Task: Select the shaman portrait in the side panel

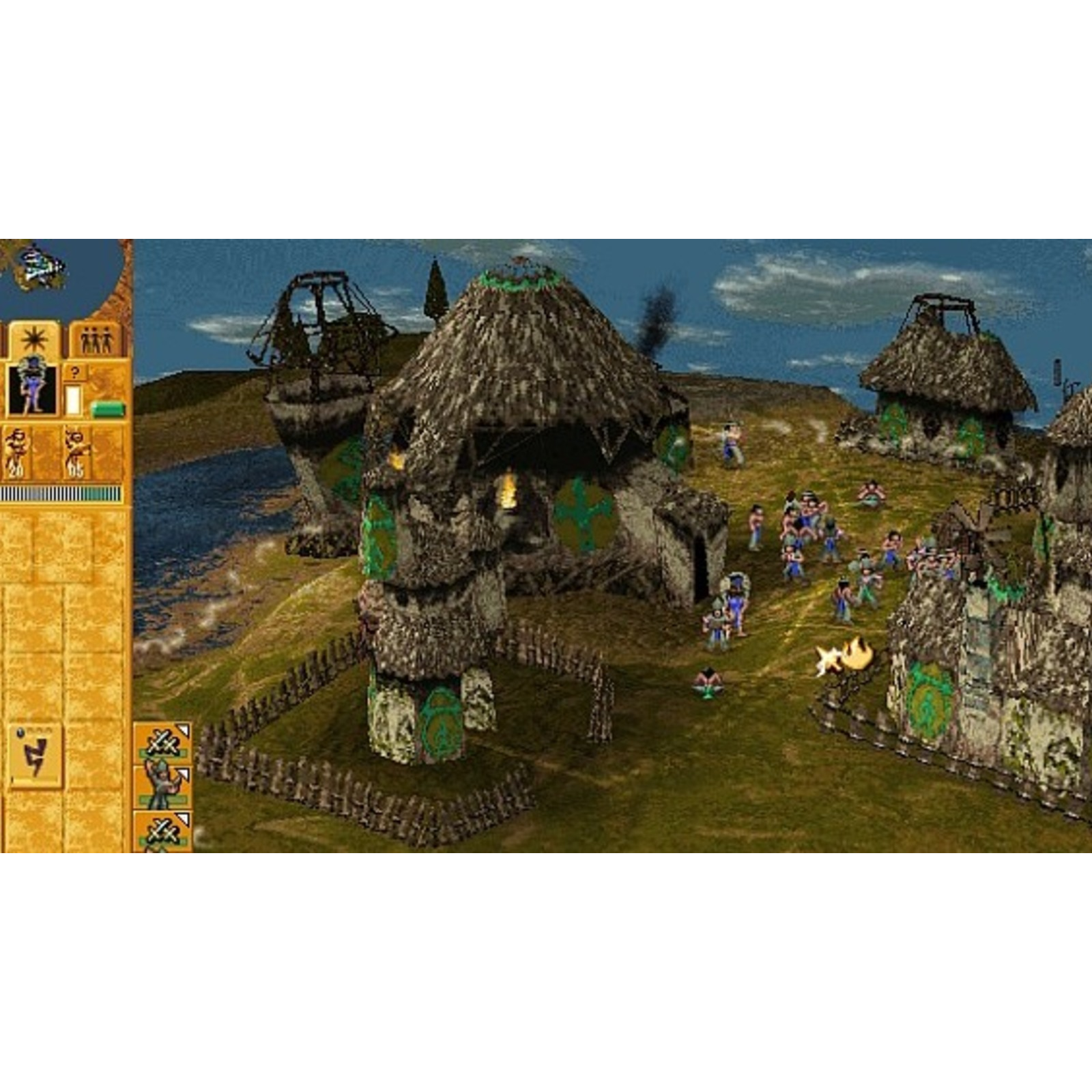Action: pyautogui.click(x=33, y=389)
